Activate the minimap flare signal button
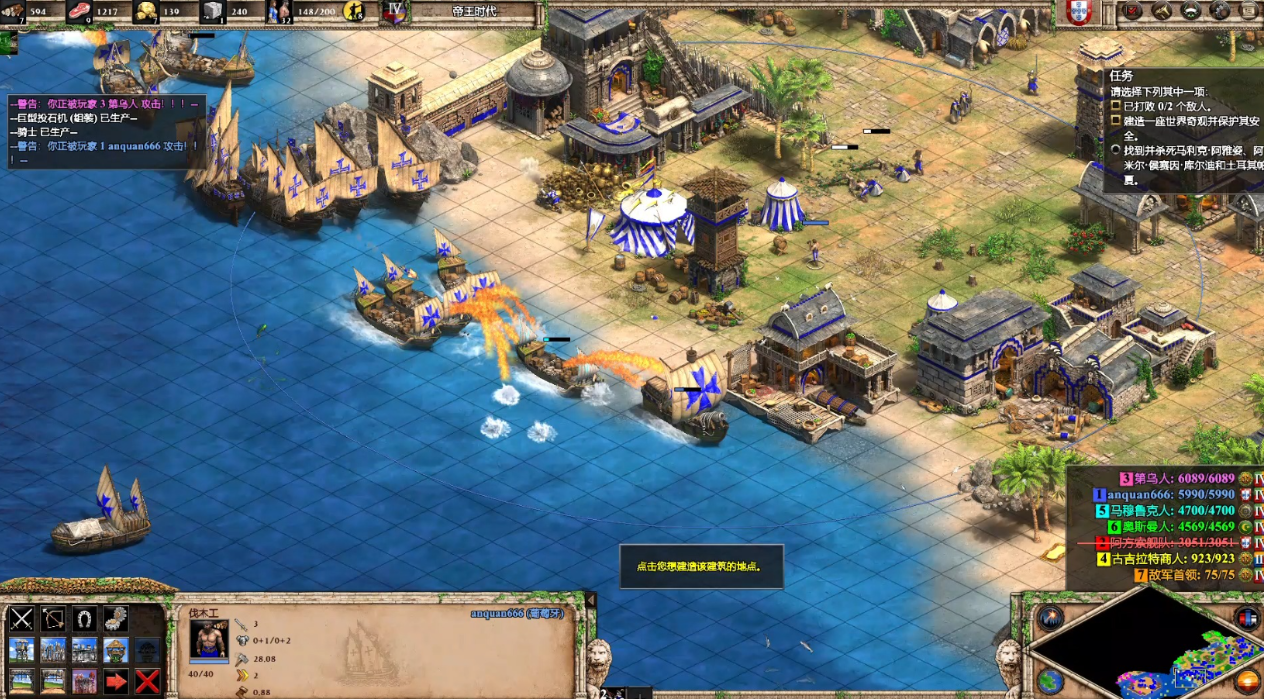1264x699 pixels. (1048, 618)
